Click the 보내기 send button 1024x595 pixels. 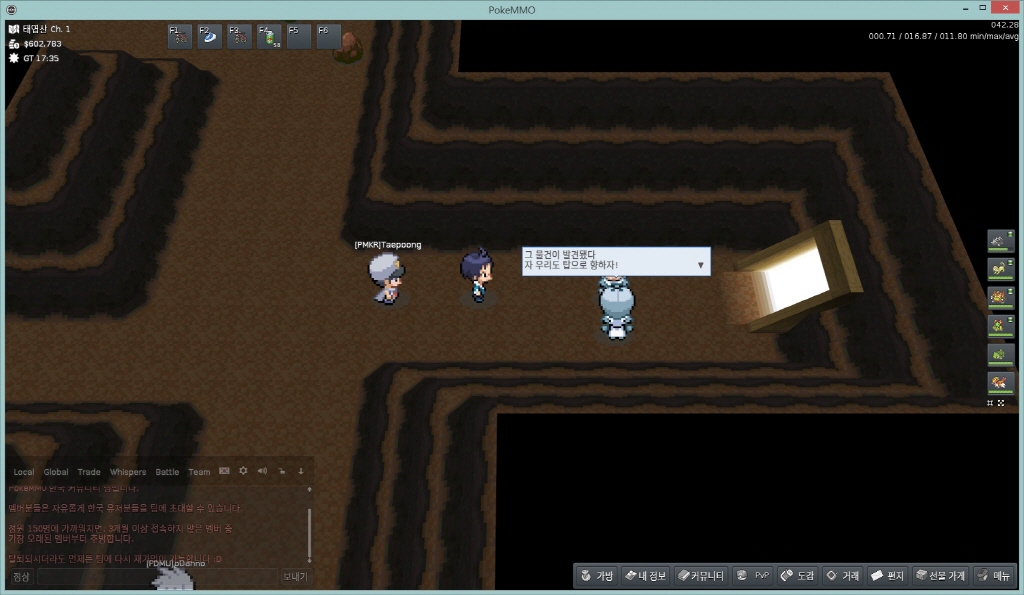click(x=294, y=577)
